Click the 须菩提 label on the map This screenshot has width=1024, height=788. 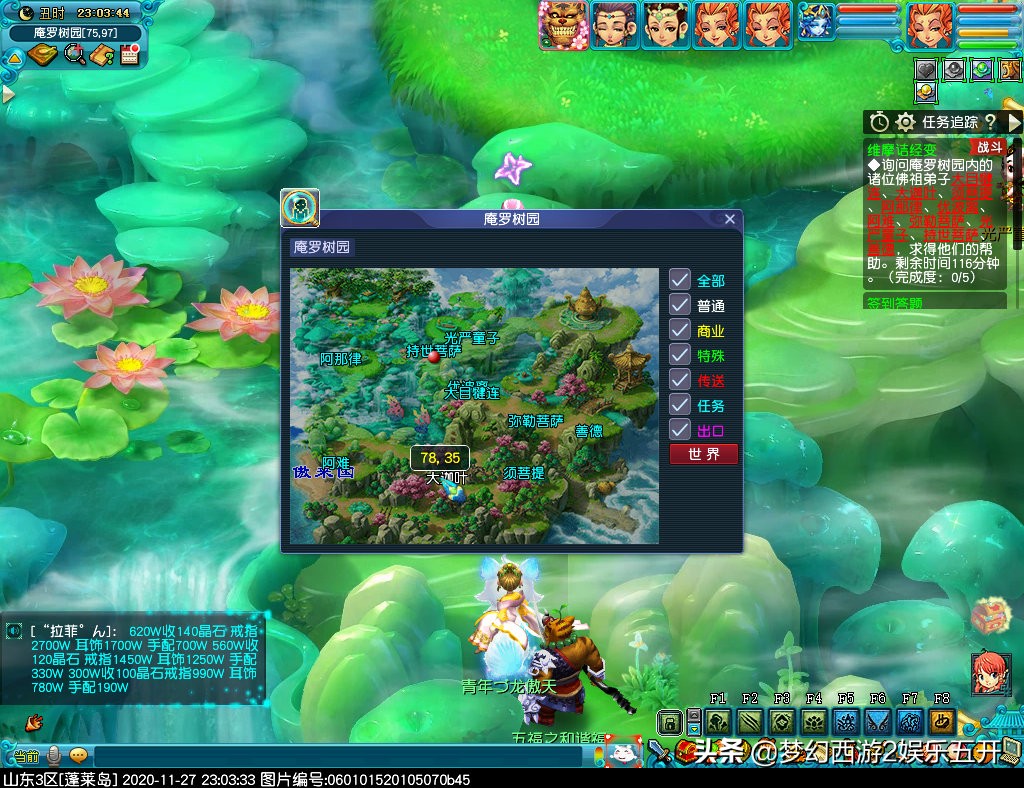524,472
